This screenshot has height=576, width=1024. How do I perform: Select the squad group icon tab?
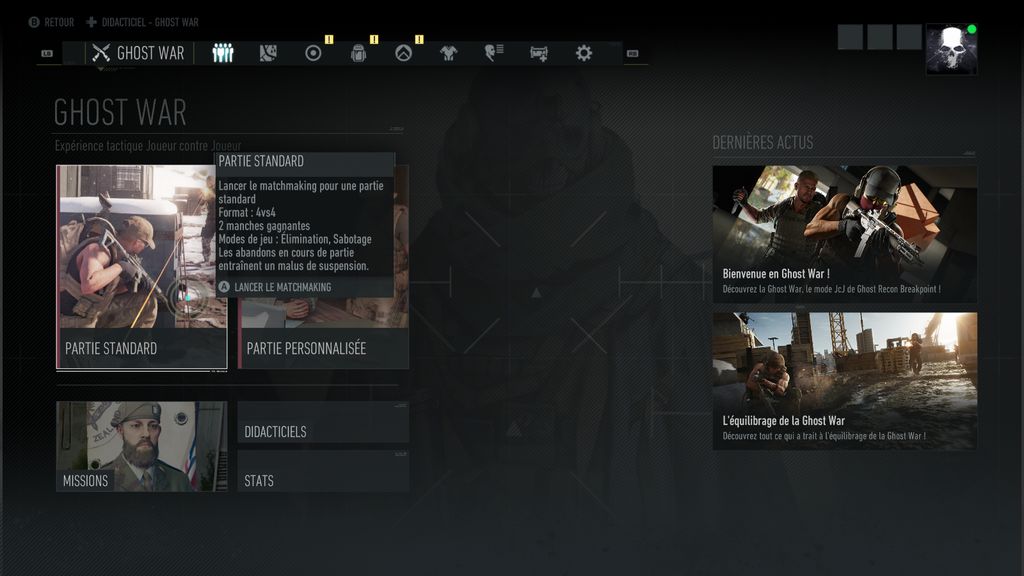point(223,53)
